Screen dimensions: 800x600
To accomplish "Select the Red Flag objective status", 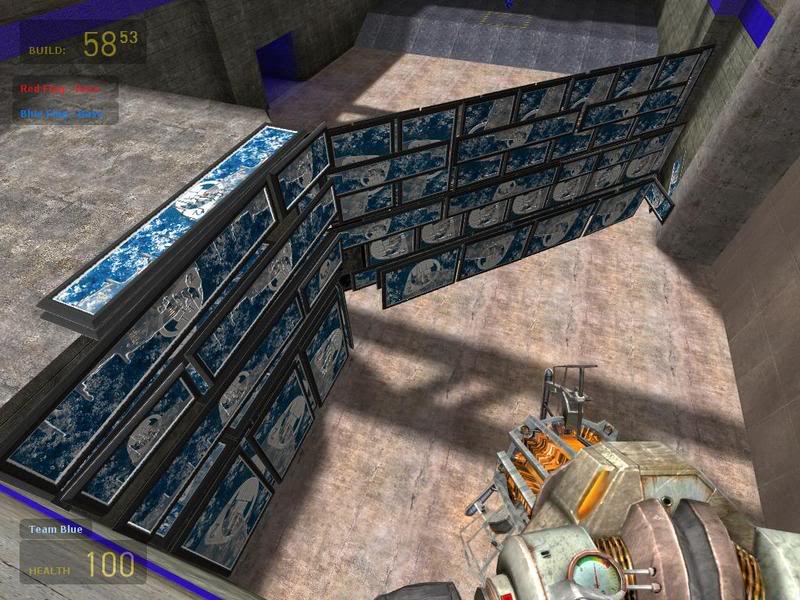I will pyautogui.click(x=68, y=89).
